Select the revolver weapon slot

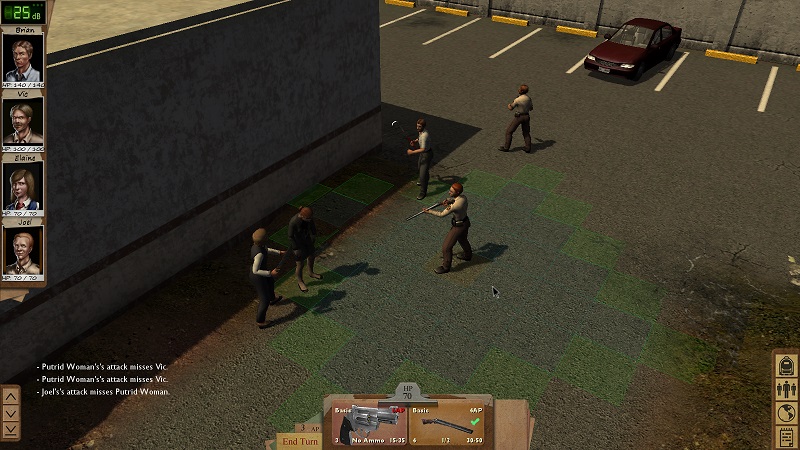(x=366, y=418)
